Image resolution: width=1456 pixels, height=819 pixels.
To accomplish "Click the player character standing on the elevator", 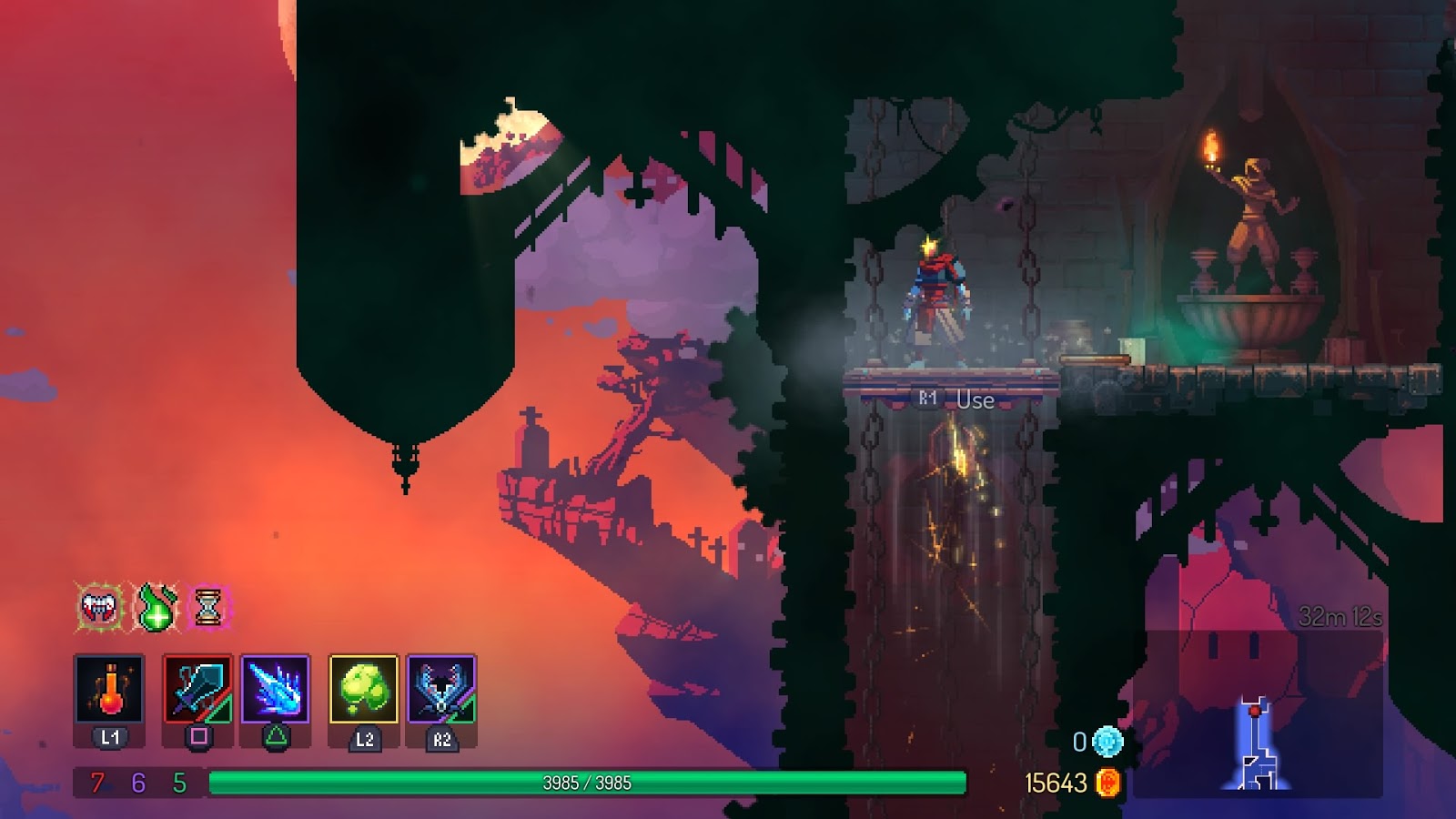I will 937,300.
